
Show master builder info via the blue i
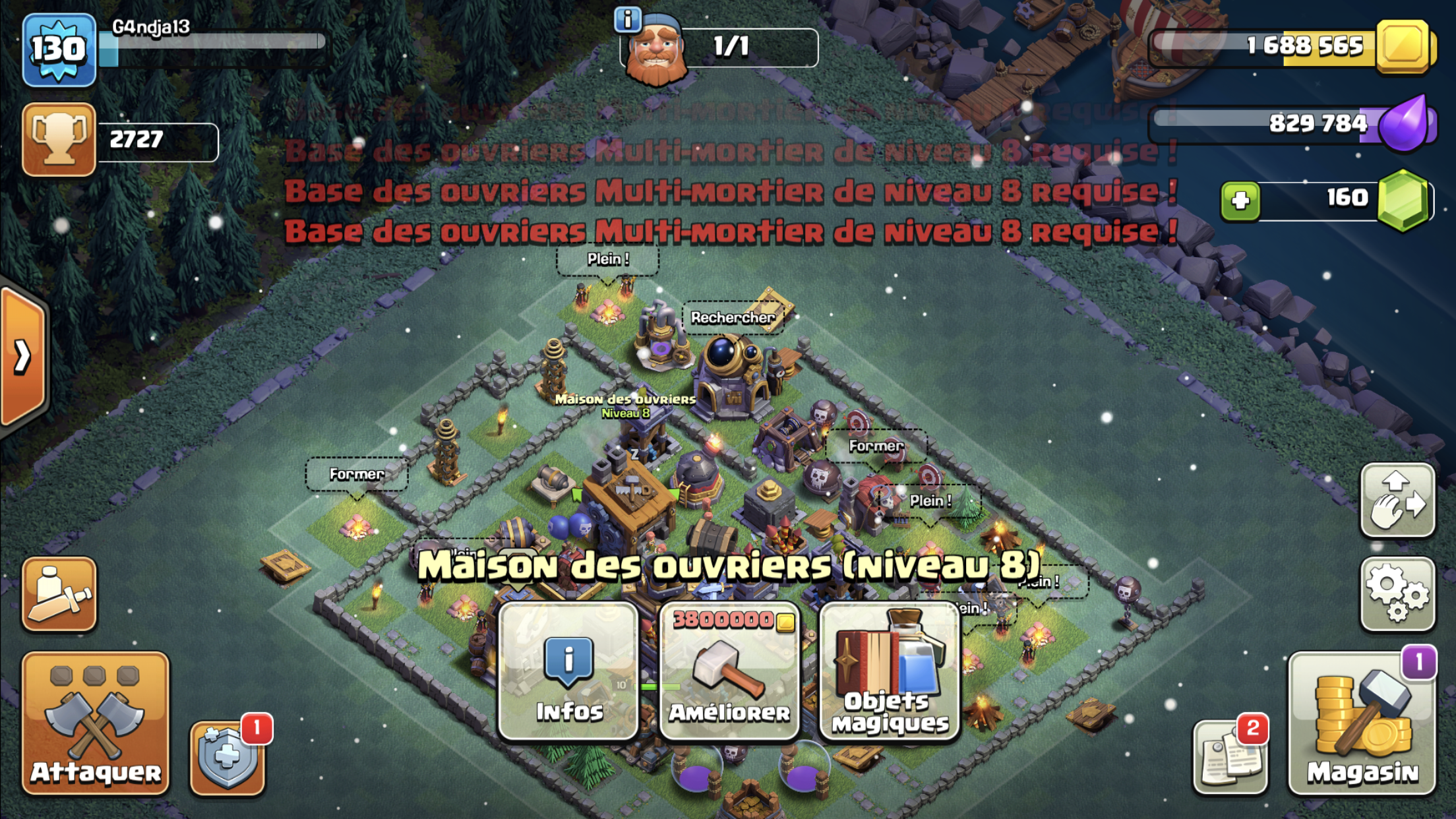pos(627,20)
